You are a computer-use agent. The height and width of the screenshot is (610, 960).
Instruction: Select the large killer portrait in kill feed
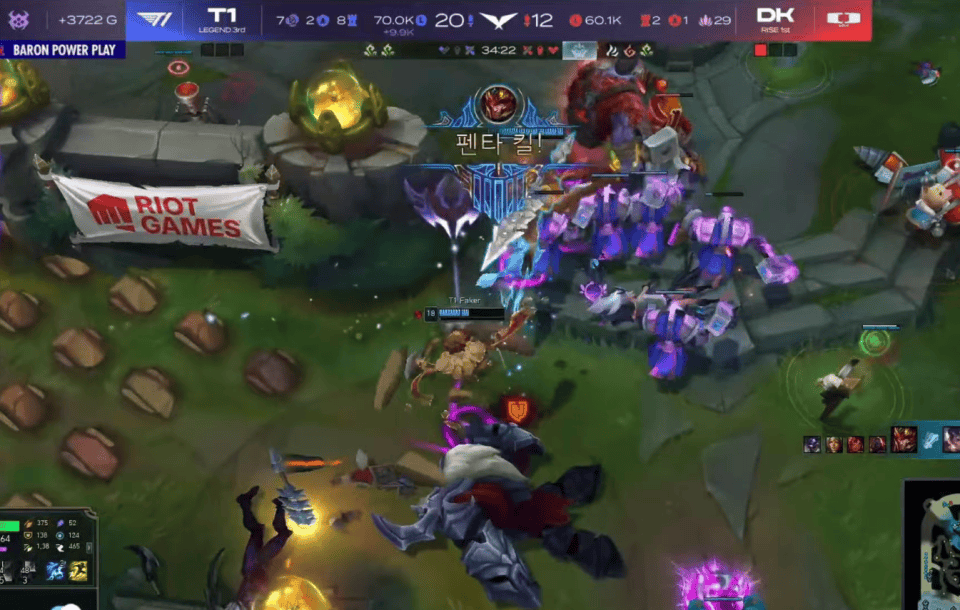pos(904,439)
